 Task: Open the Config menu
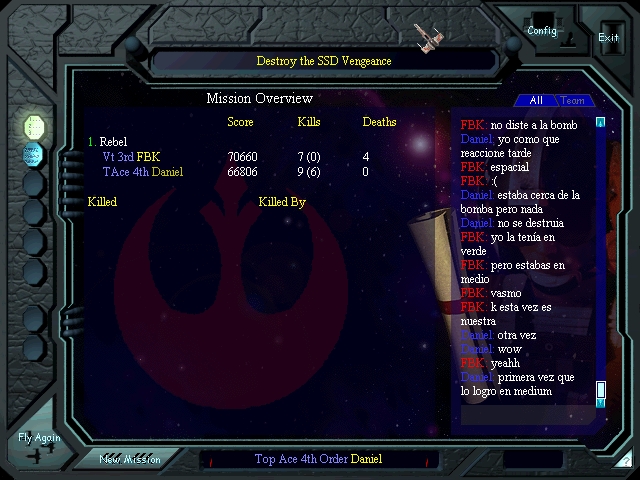[542, 31]
